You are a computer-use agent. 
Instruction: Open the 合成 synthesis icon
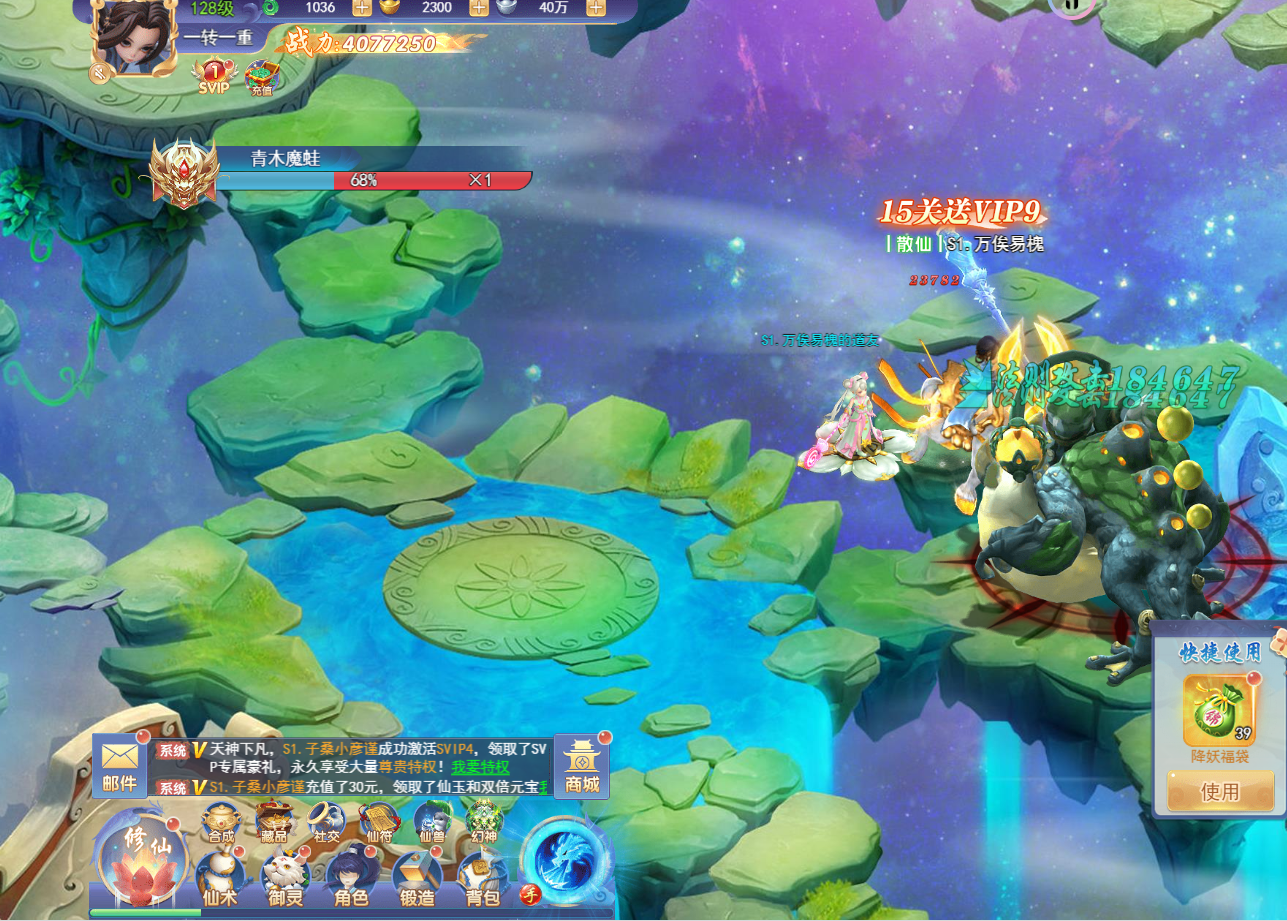pos(220,820)
